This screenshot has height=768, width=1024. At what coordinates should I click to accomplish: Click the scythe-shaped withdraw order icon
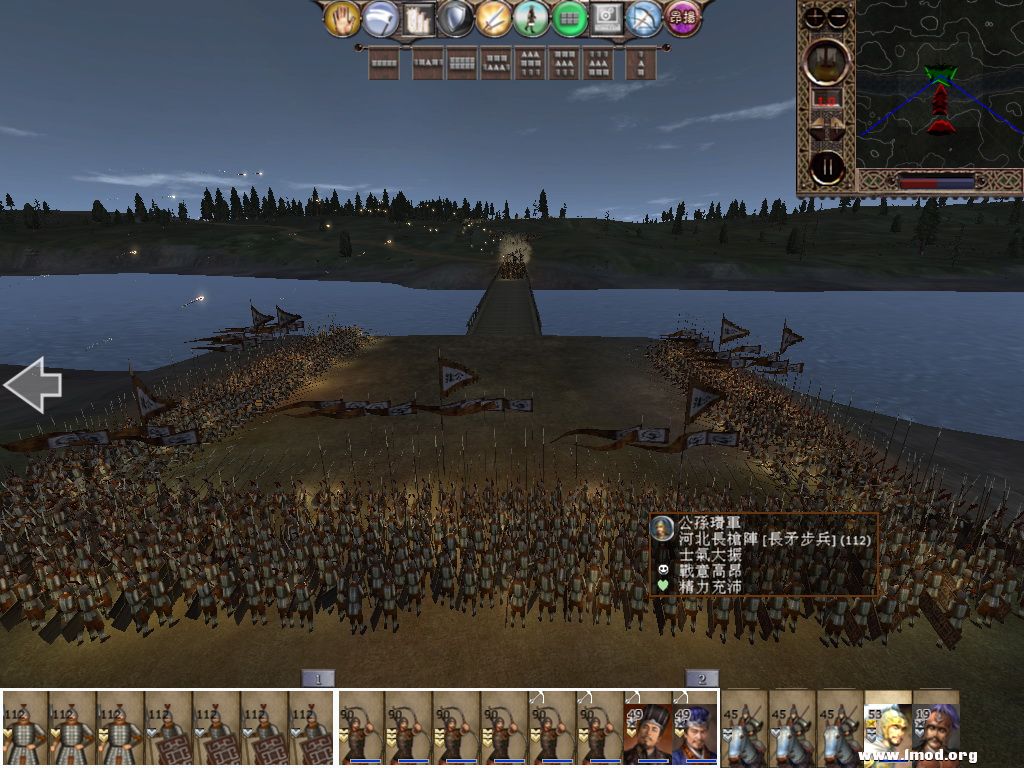(x=381, y=19)
